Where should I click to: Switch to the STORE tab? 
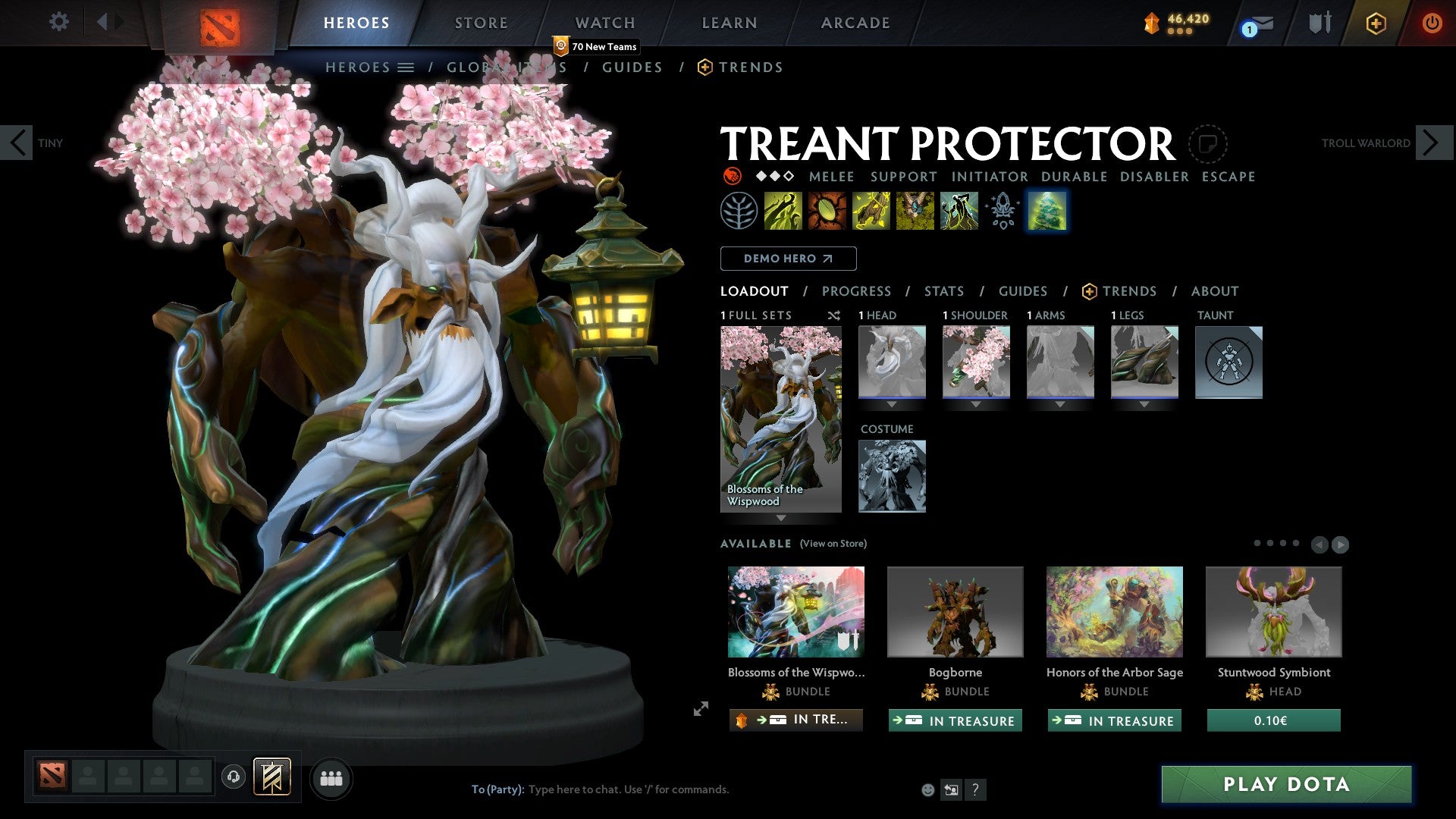click(x=481, y=23)
